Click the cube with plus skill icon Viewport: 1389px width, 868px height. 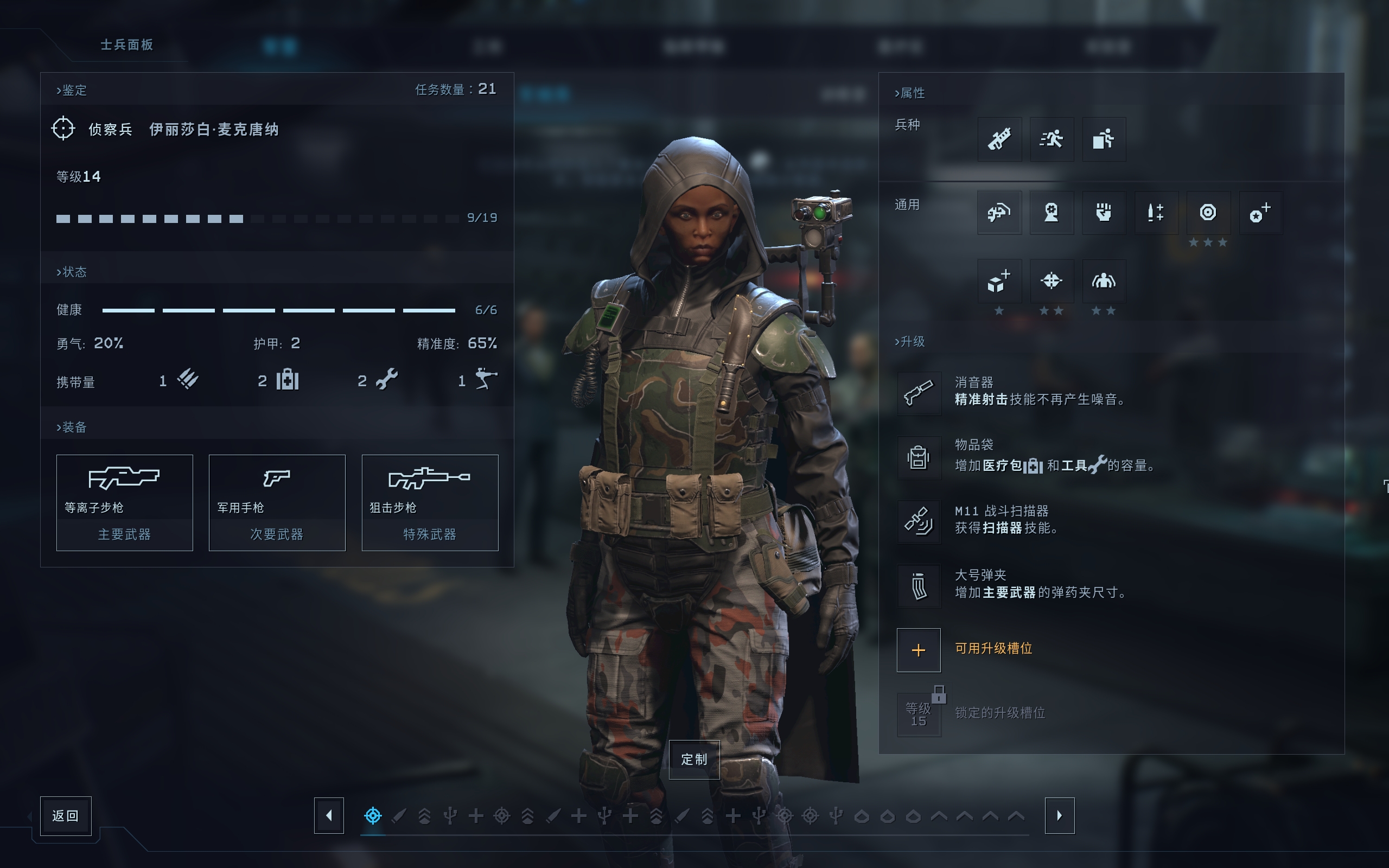[999, 280]
